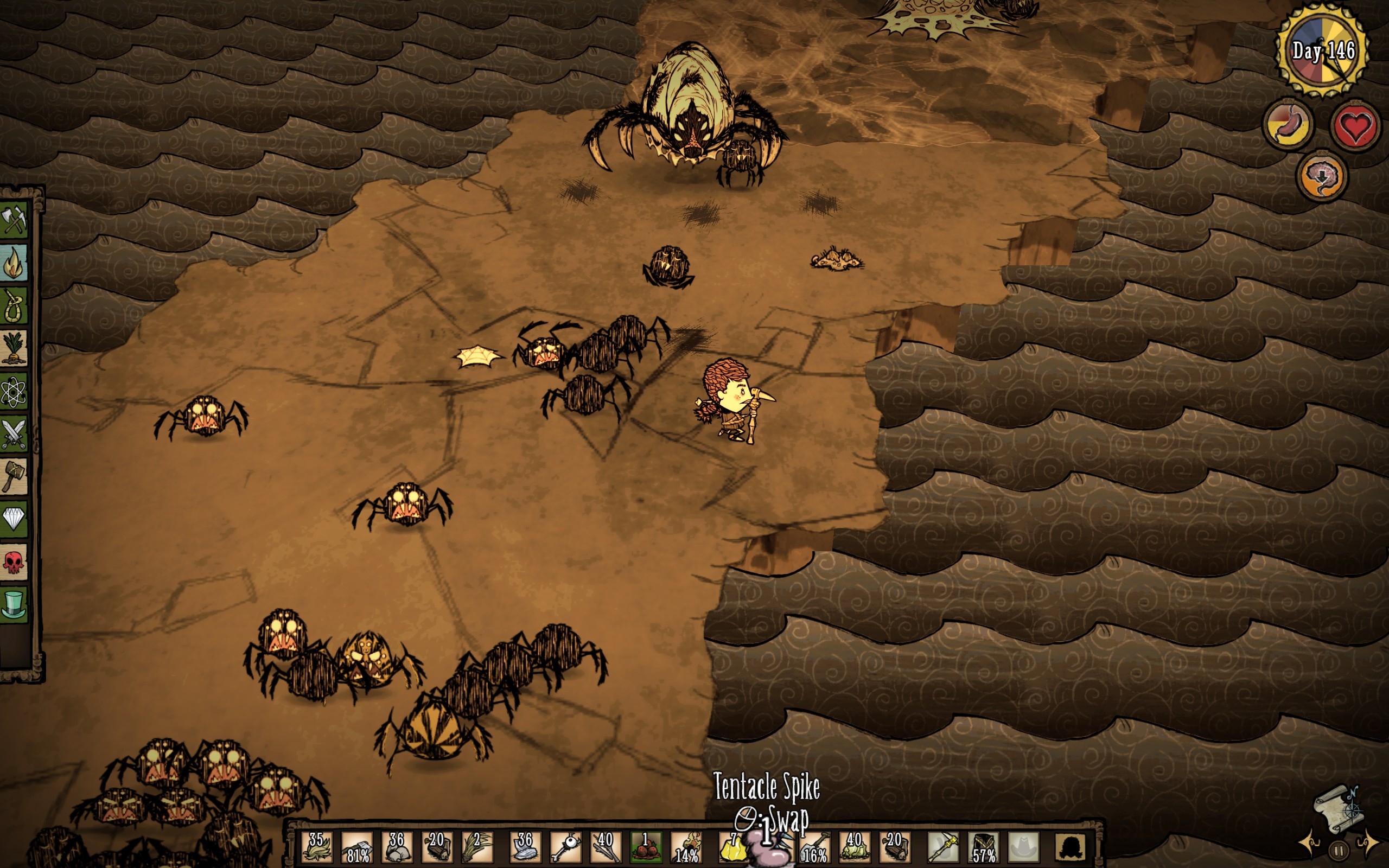Select the Food crafting tab with carrot
Screen dimensions: 1389x868
click(14, 348)
